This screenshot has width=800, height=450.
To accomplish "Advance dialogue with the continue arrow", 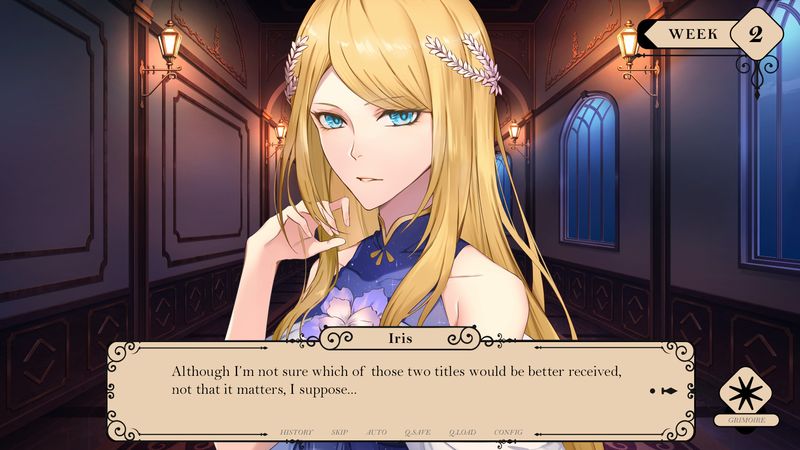I will tap(665, 390).
